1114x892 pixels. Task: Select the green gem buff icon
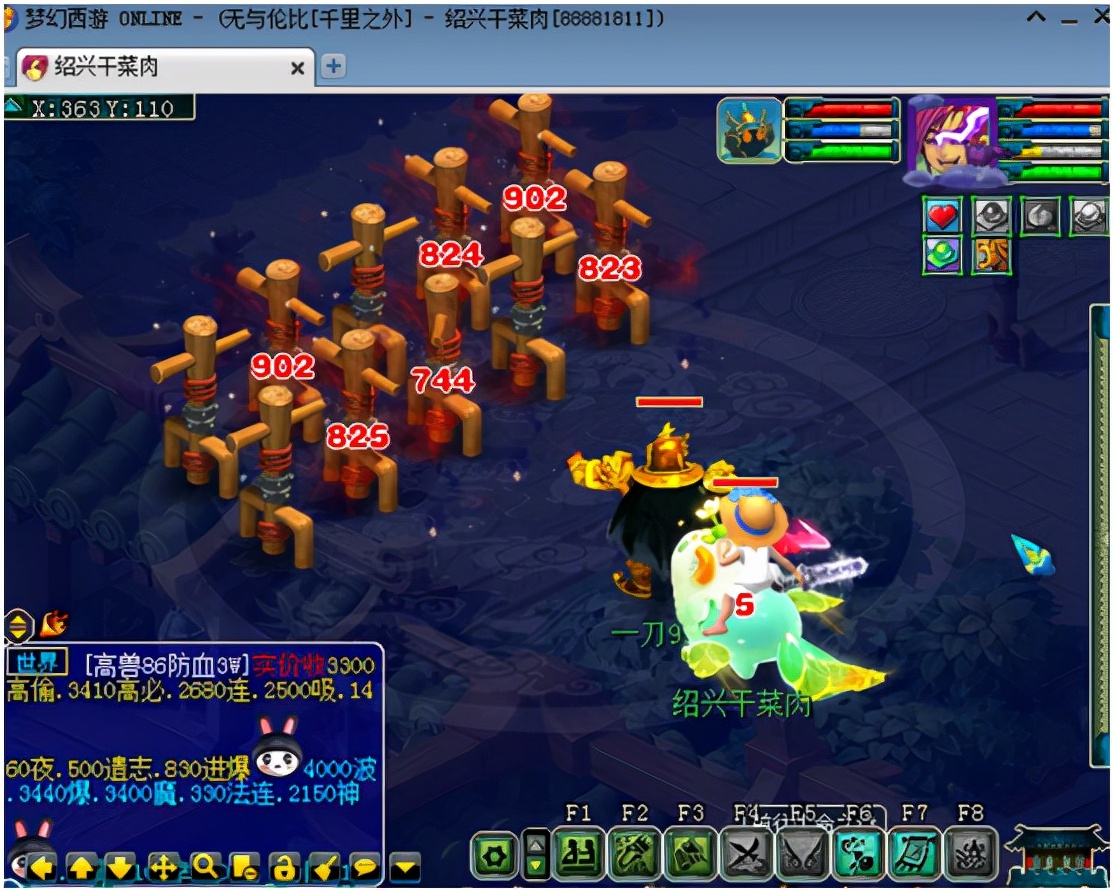942,255
